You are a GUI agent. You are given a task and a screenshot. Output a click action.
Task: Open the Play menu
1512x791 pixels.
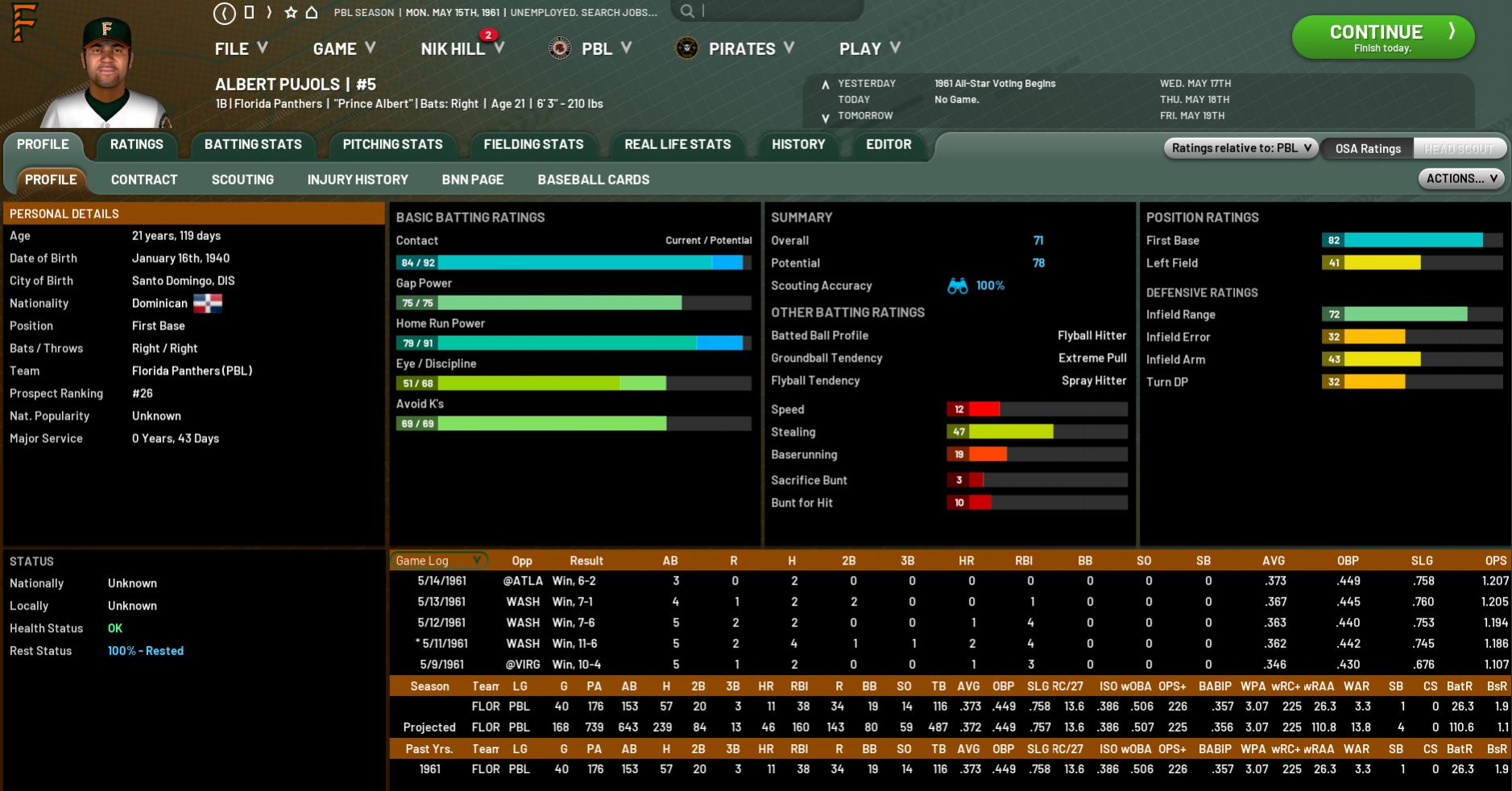[869, 49]
